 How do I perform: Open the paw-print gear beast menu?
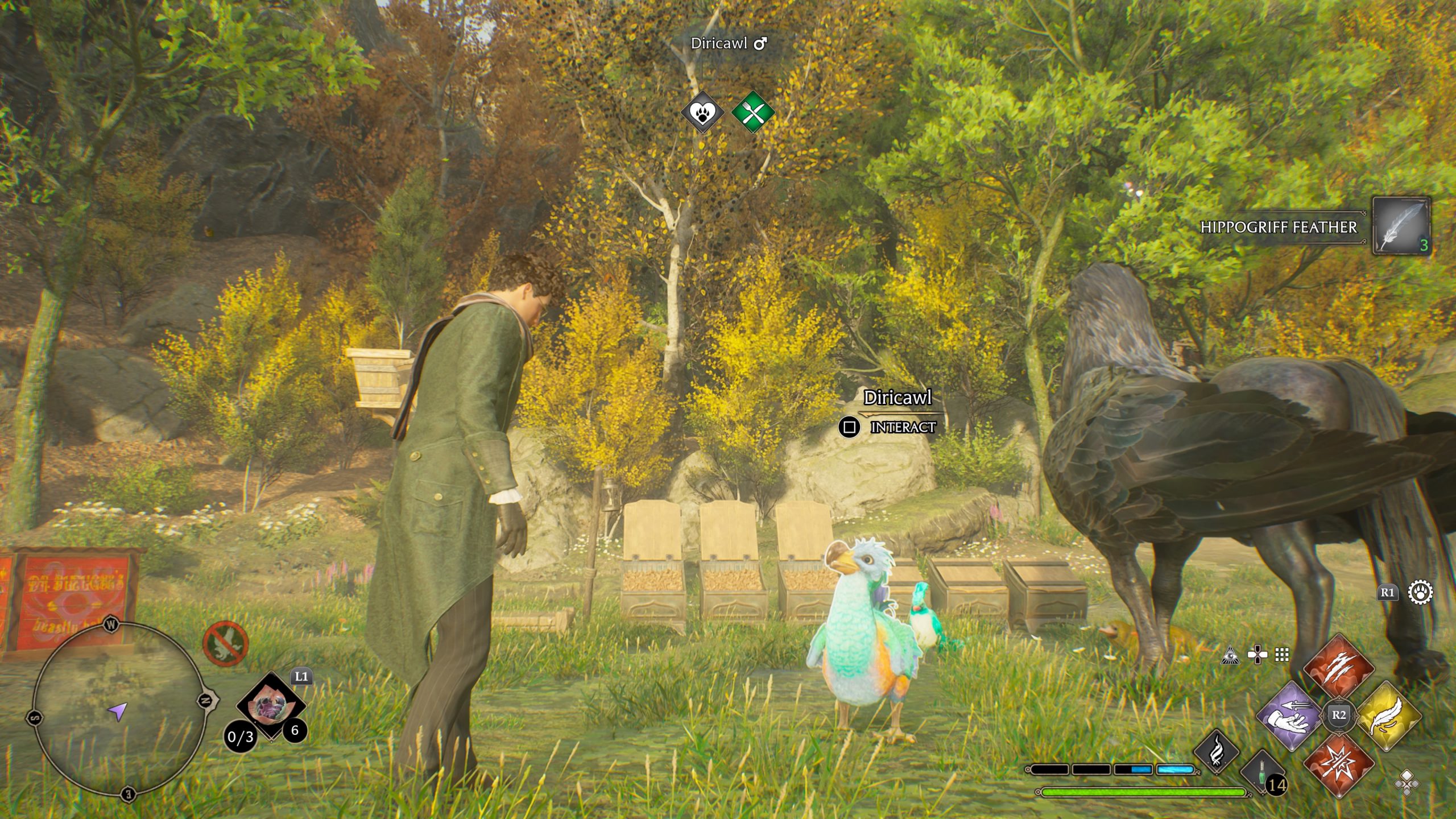pyautogui.click(x=1420, y=593)
